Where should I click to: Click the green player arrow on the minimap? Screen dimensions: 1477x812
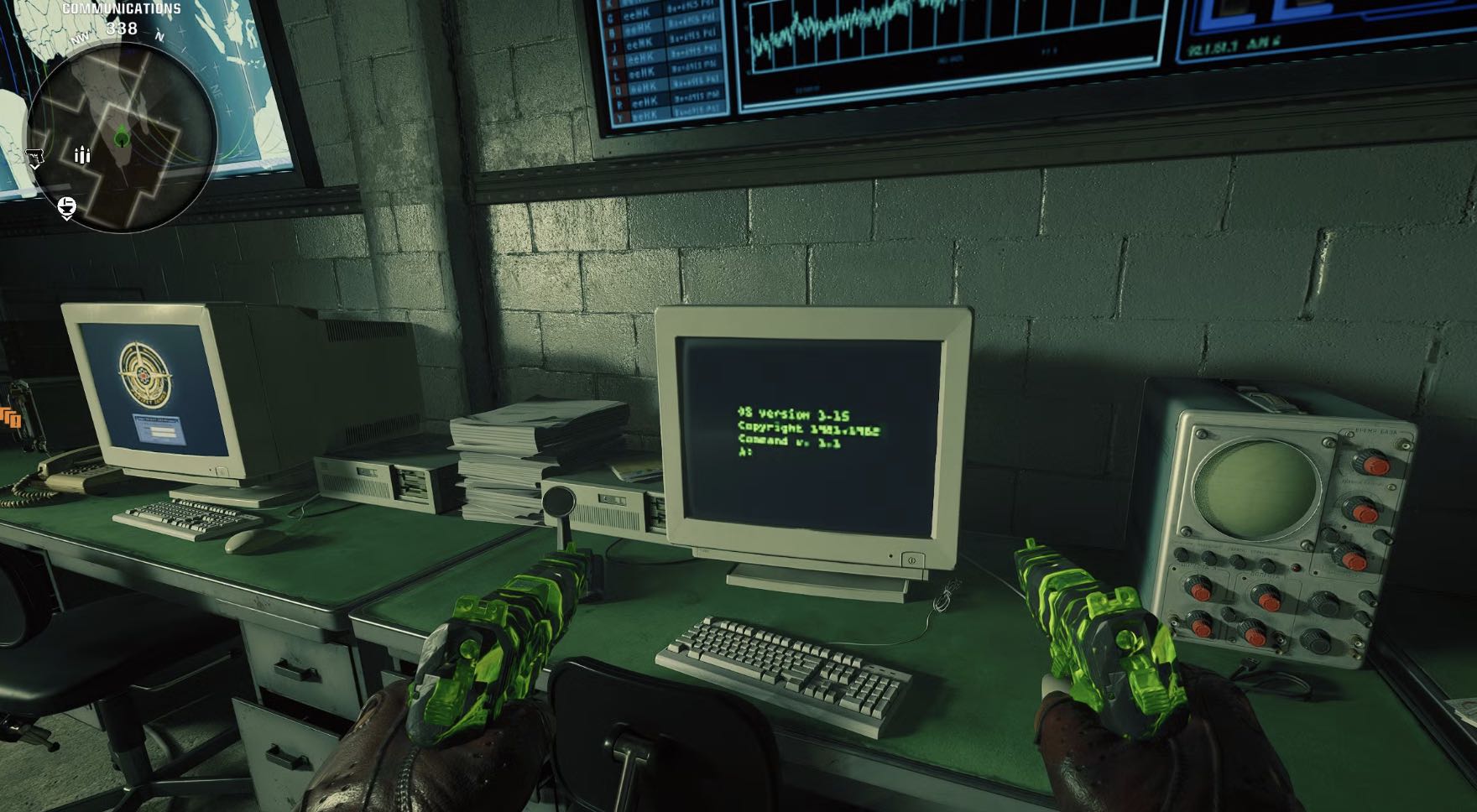click(123, 134)
